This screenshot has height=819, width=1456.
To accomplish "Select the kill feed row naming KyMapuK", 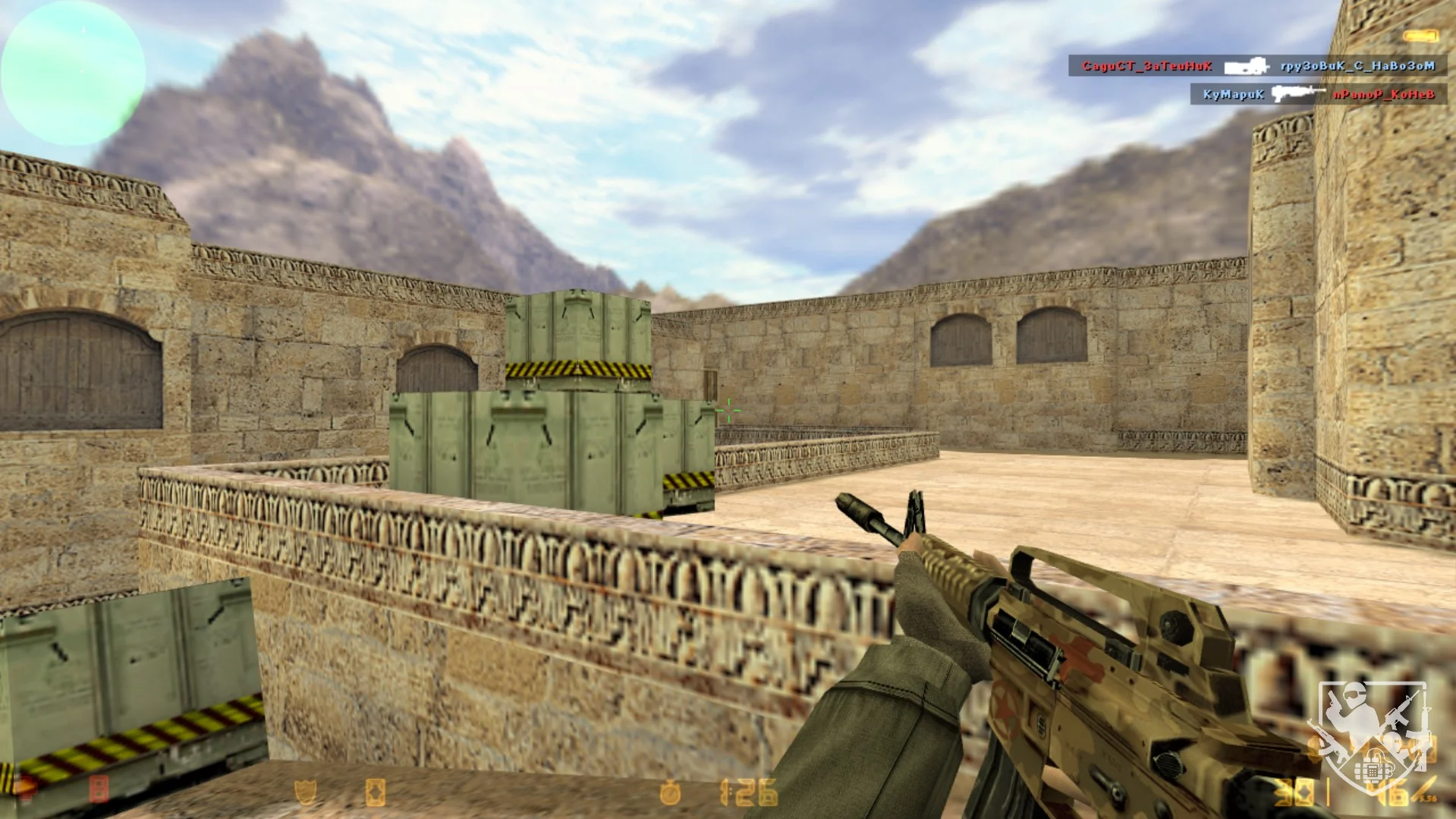I will click(x=1318, y=94).
